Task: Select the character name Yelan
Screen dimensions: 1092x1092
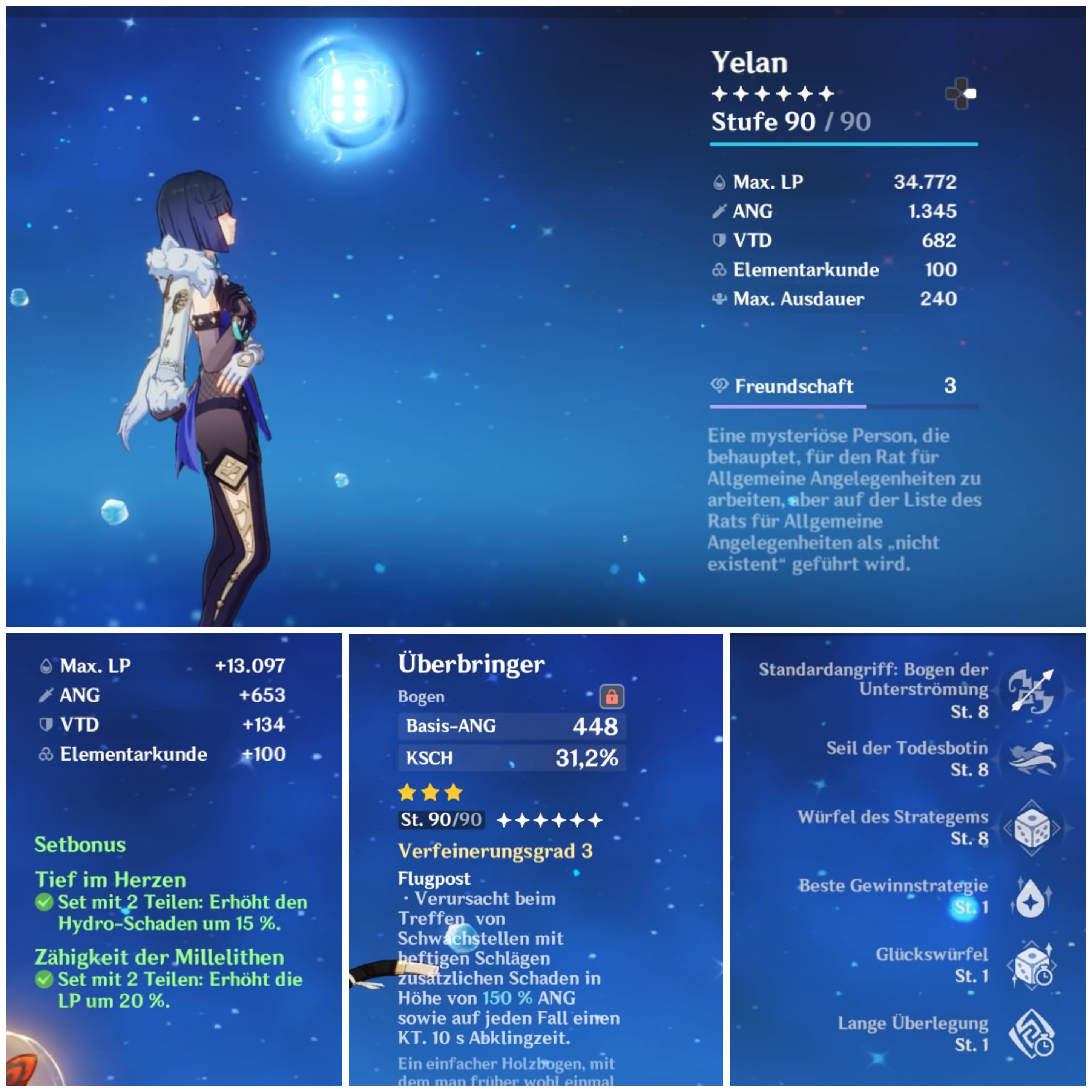Action: pyautogui.click(x=749, y=62)
